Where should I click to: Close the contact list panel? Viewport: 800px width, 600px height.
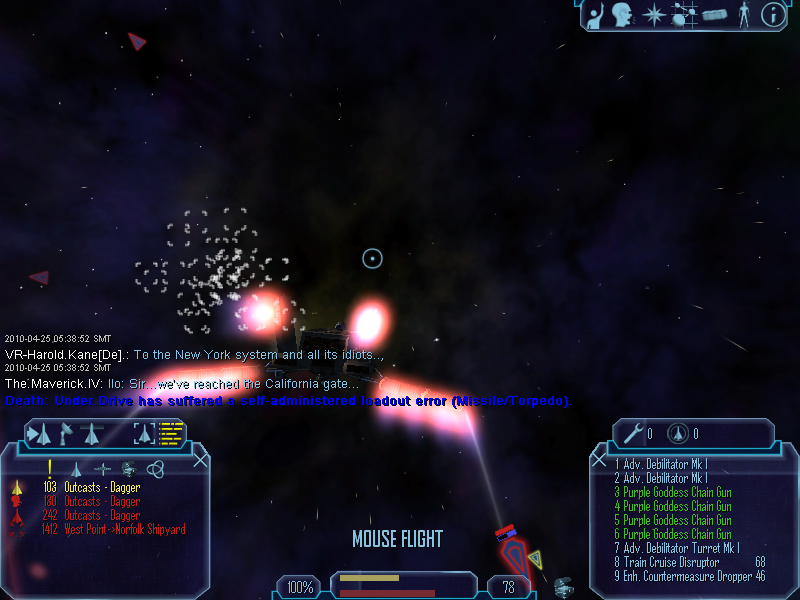tap(200, 460)
